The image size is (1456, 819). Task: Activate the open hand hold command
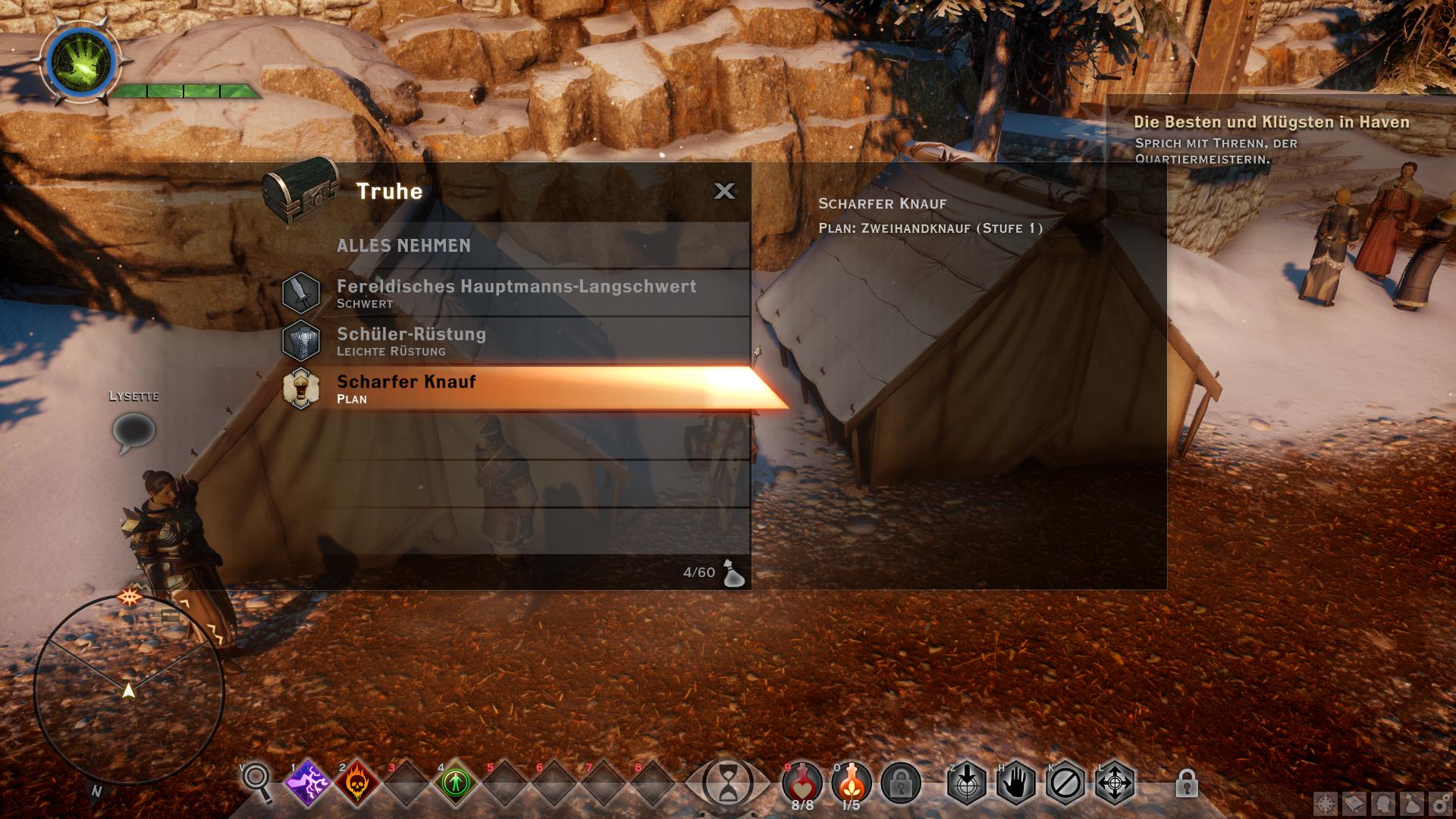point(1016,783)
